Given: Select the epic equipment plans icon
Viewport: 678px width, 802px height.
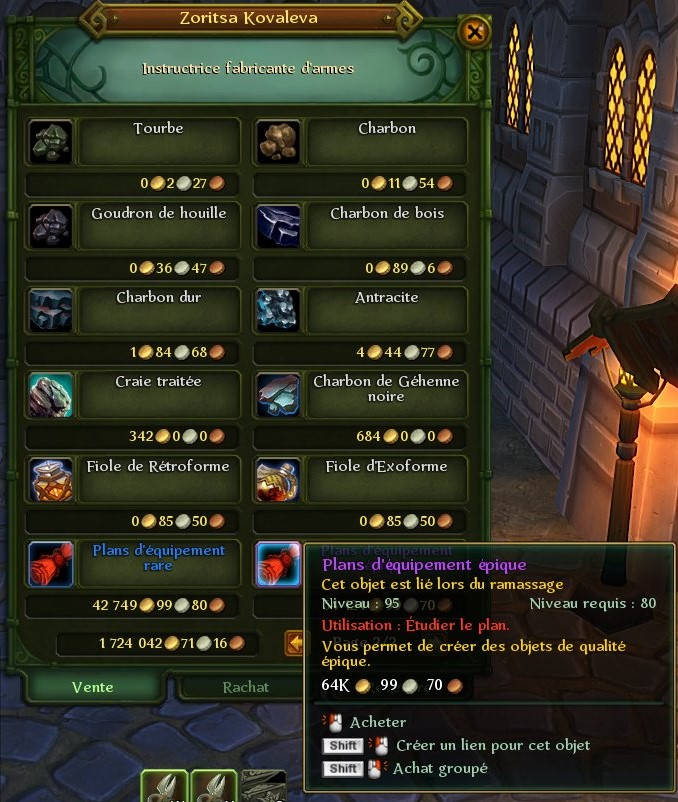Looking at the screenshot, I should pos(277,564).
